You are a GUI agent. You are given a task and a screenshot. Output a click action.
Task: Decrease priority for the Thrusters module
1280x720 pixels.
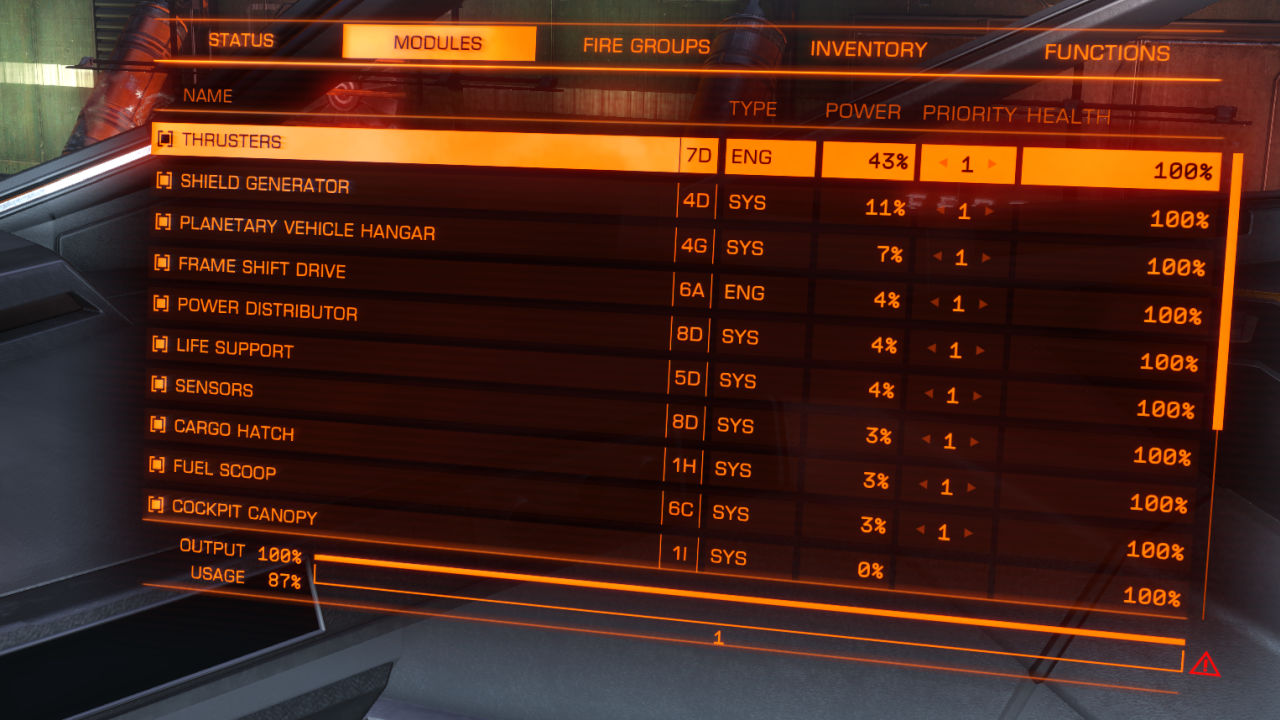[941, 163]
